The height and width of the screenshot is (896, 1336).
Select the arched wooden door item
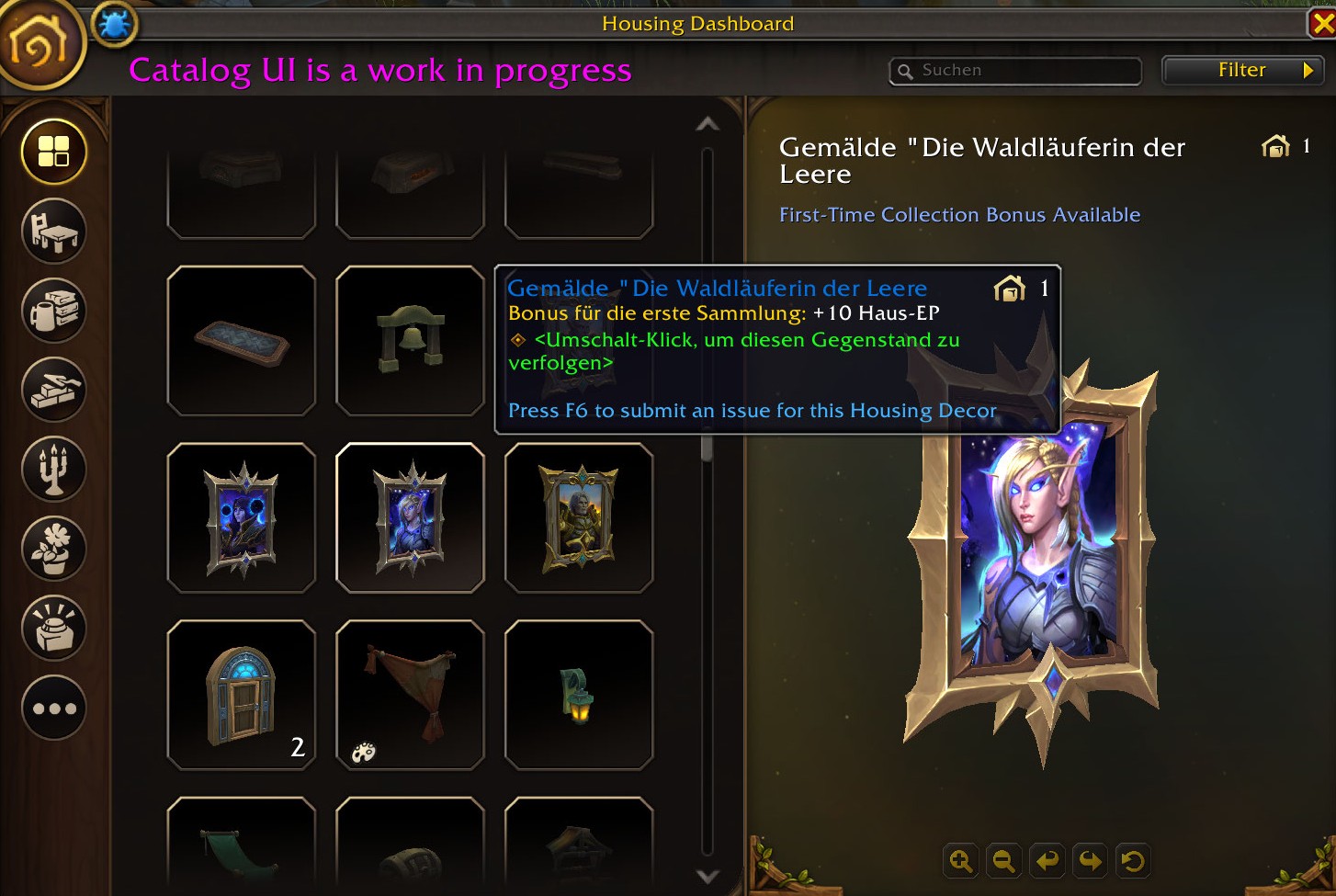[x=241, y=696]
